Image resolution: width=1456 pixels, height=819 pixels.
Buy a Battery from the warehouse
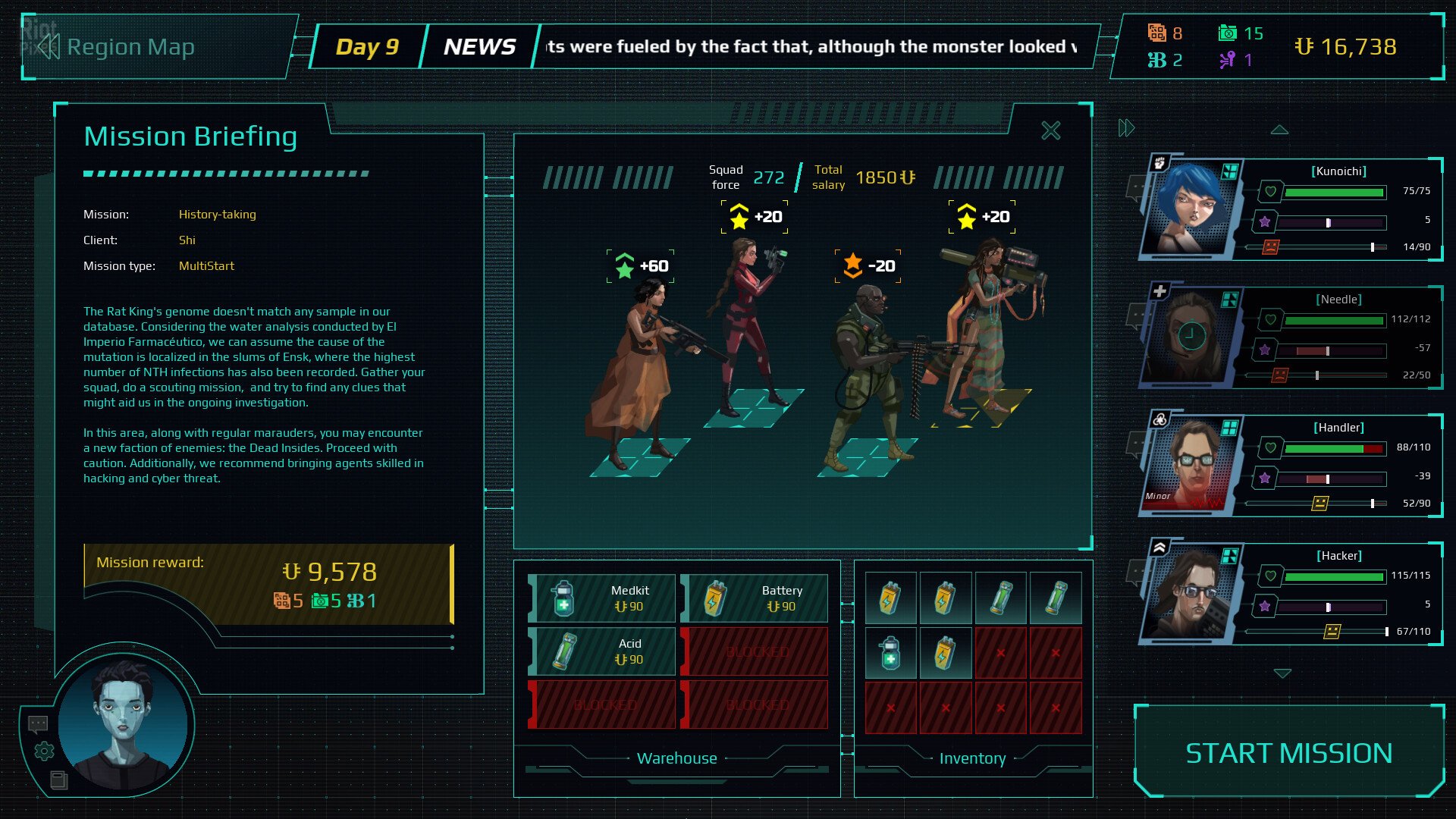tap(754, 598)
